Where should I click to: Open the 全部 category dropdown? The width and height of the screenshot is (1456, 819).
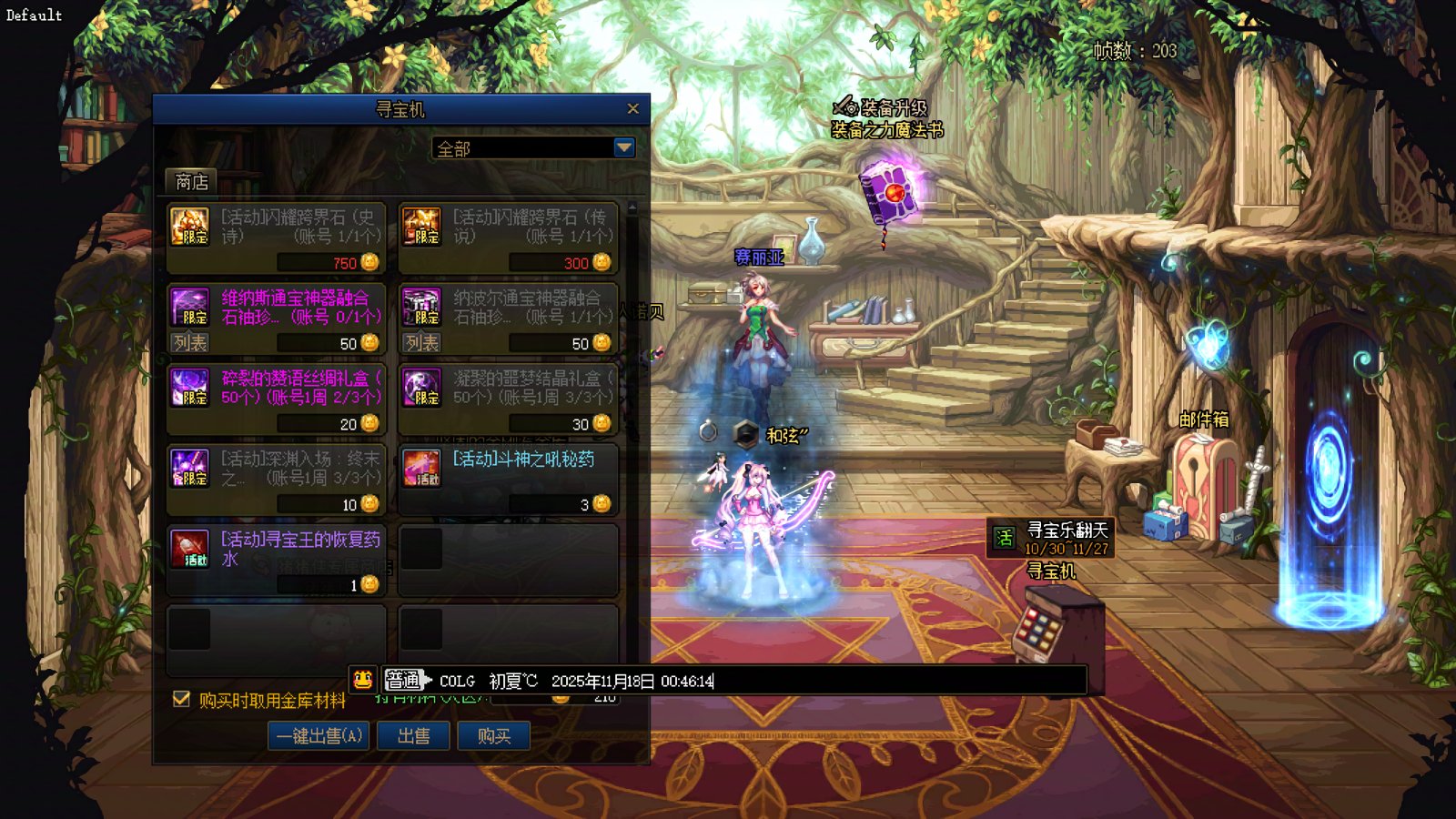tap(623, 147)
